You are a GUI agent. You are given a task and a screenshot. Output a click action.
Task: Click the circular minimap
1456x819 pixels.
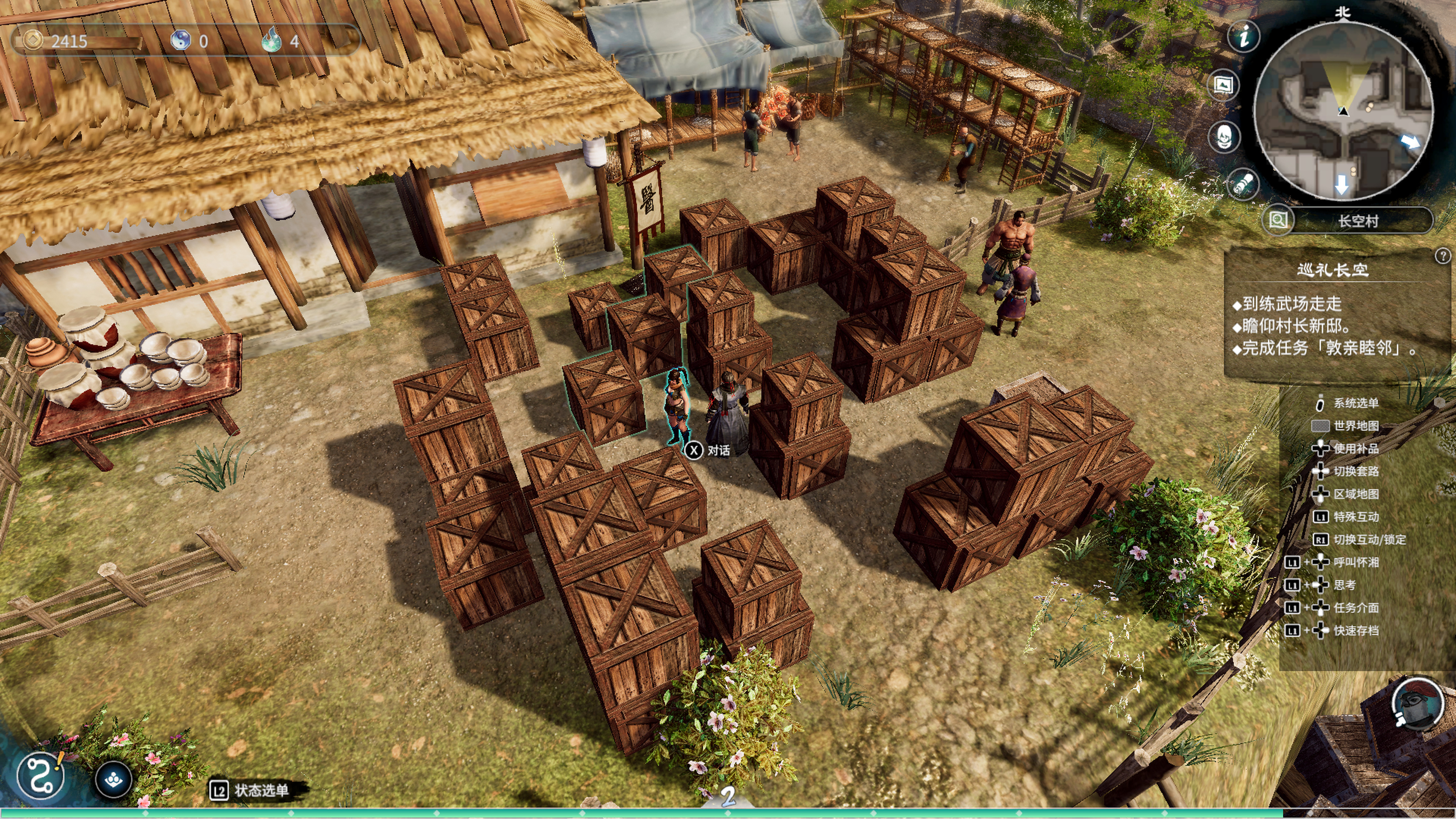pos(1343,110)
